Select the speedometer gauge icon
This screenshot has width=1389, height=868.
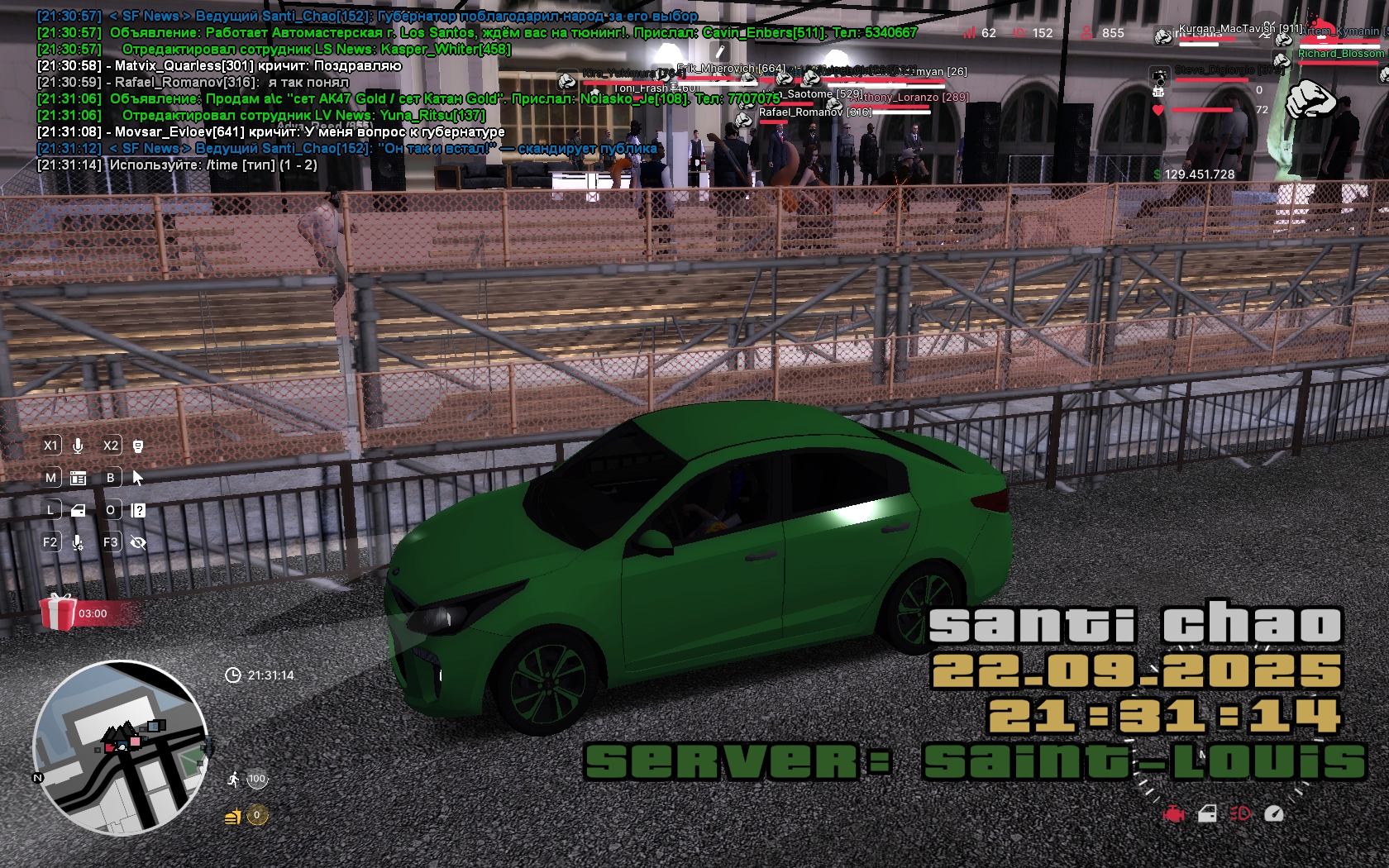(1274, 814)
